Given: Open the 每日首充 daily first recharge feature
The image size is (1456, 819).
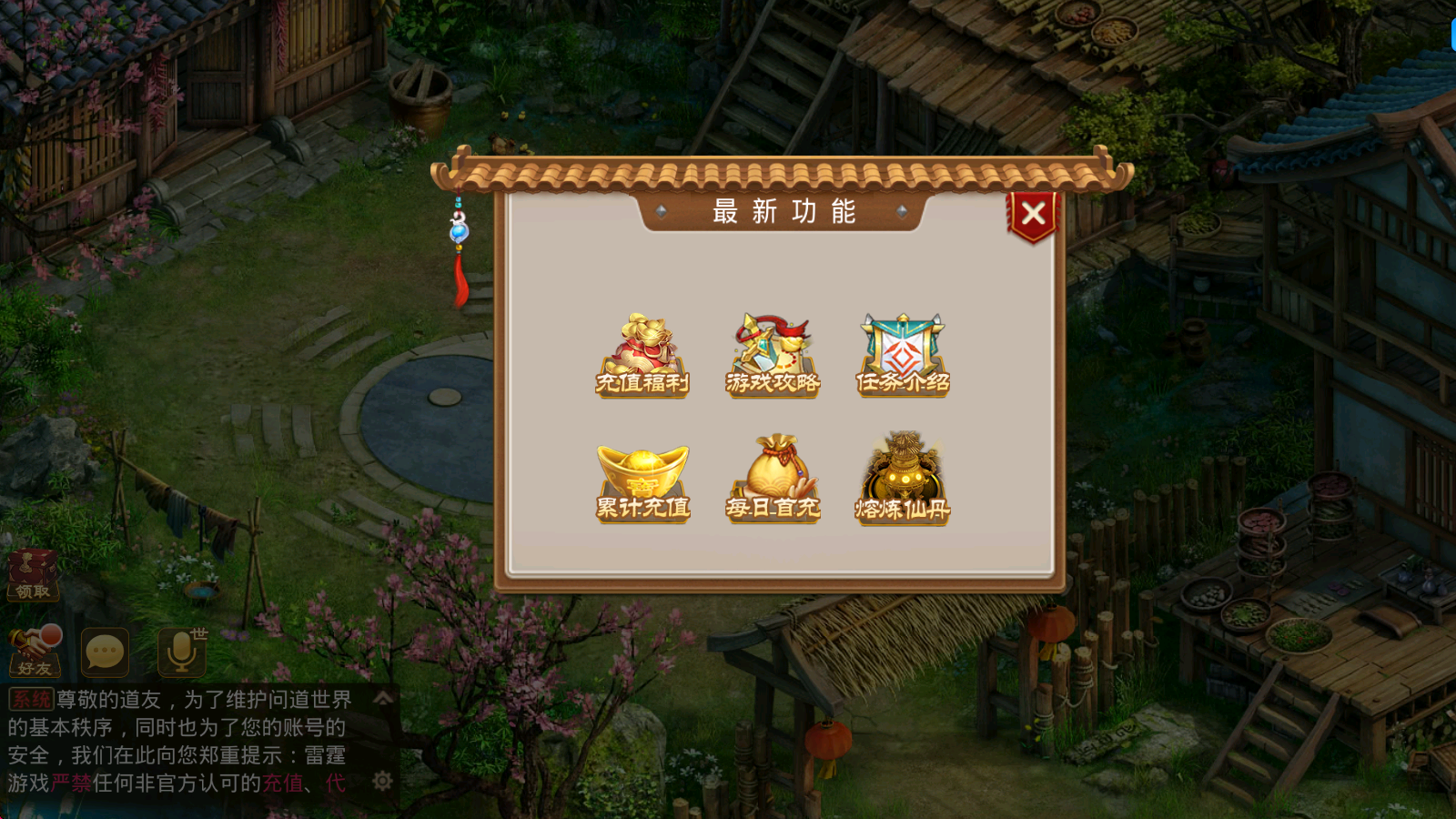Looking at the screenshot, I should coord(772,478).
